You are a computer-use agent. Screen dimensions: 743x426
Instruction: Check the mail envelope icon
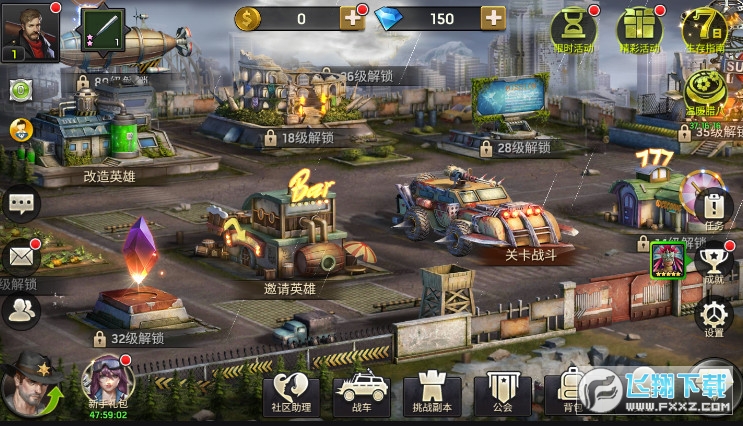(x=19, y=257)
